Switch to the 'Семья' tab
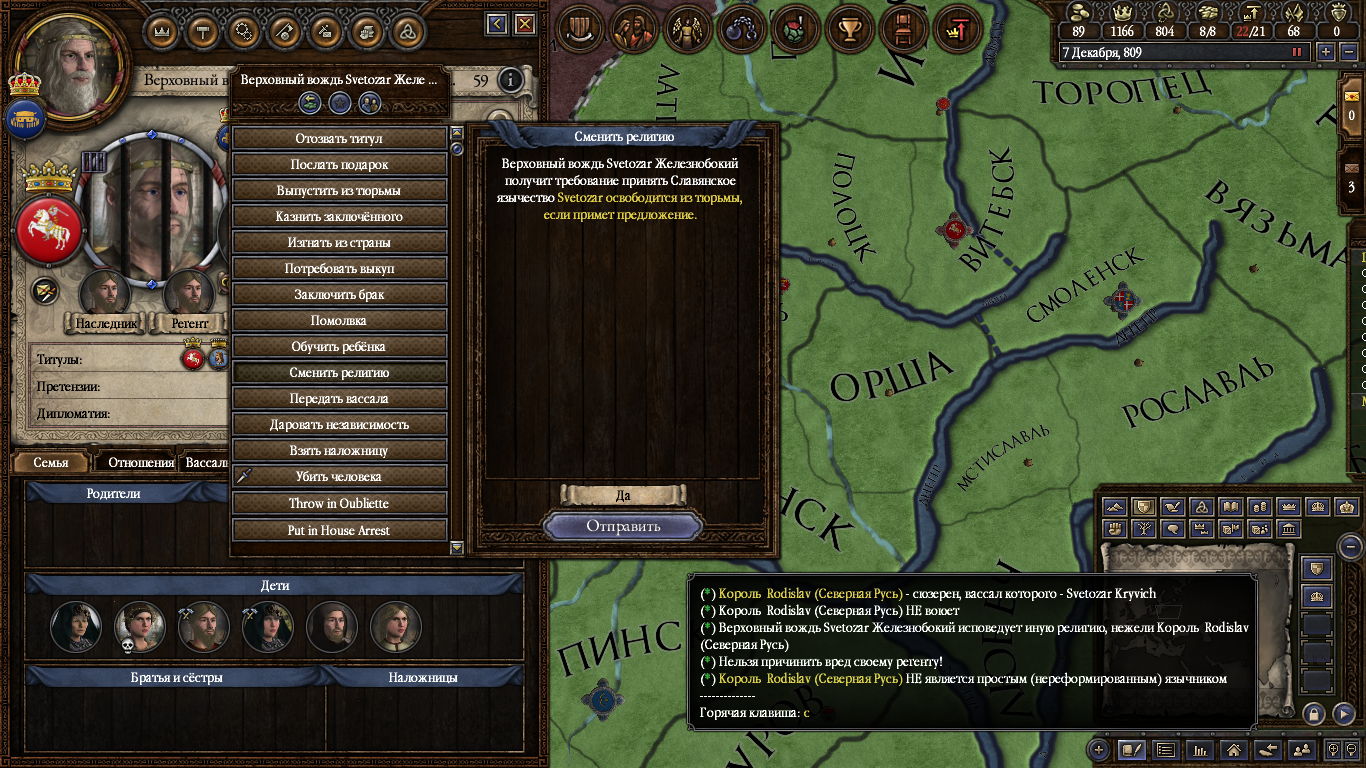Screen dimensions: 1366x768 51,463
